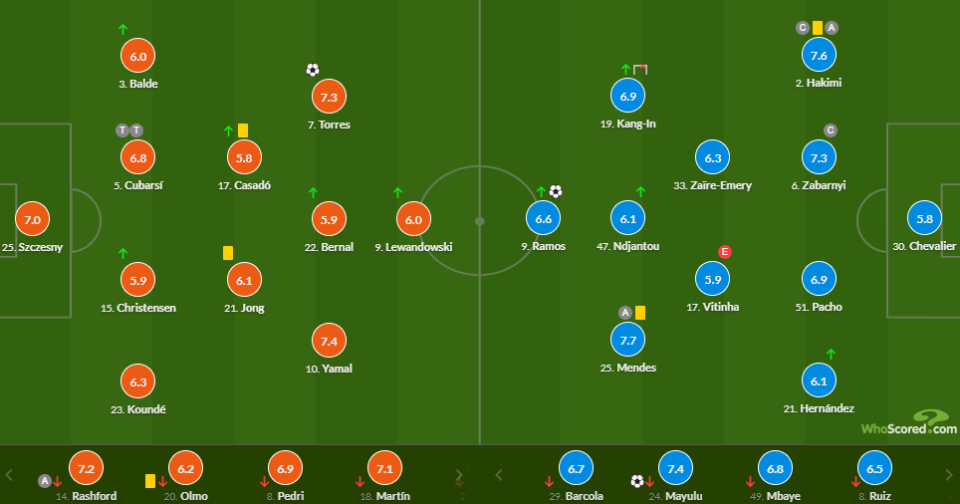Choose Chevalier's goalkeeper bubble
This screenshot has width=960, height=504.
click(924, 219)
